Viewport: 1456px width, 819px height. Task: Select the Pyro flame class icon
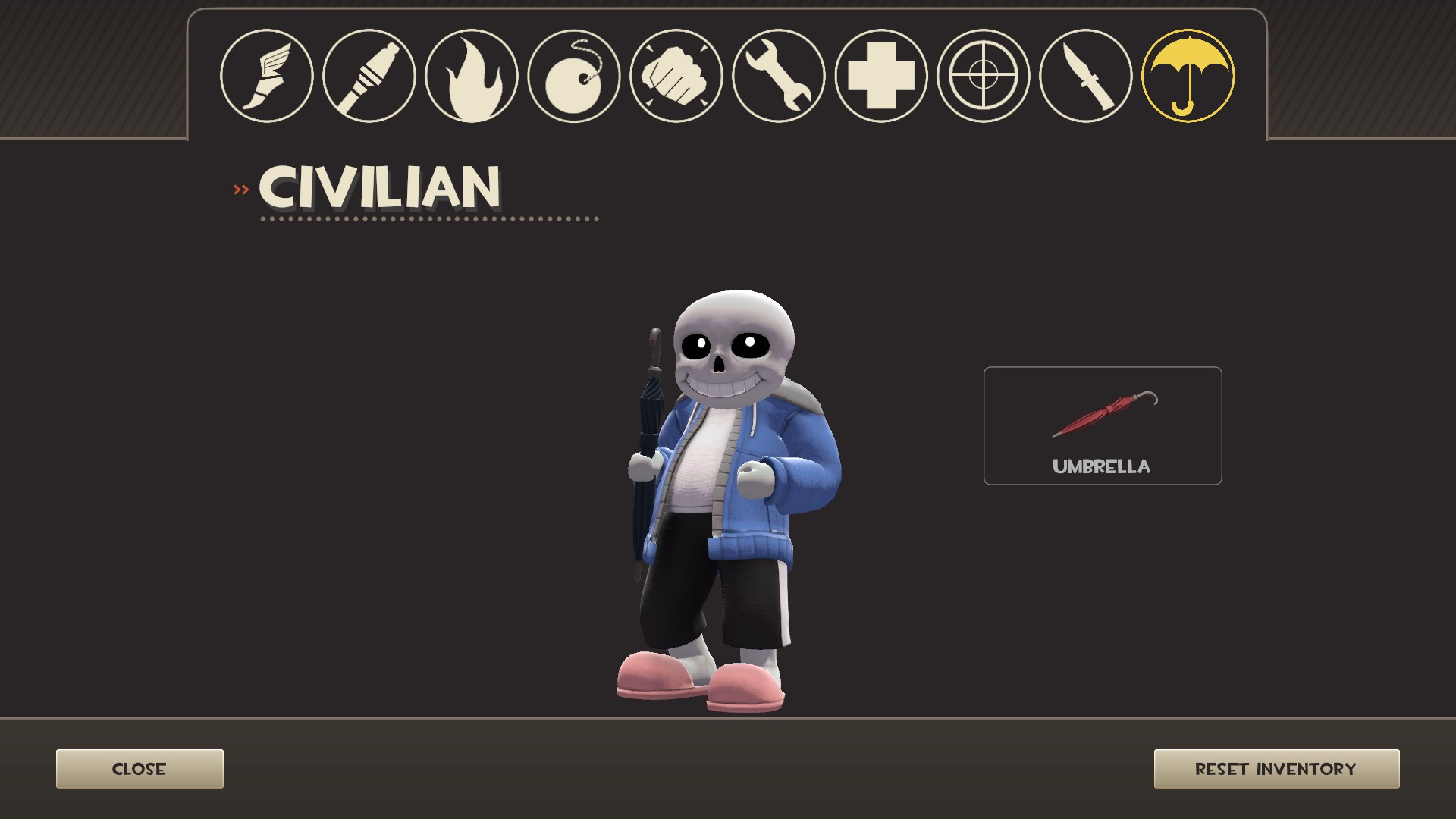tap(470, 75)
